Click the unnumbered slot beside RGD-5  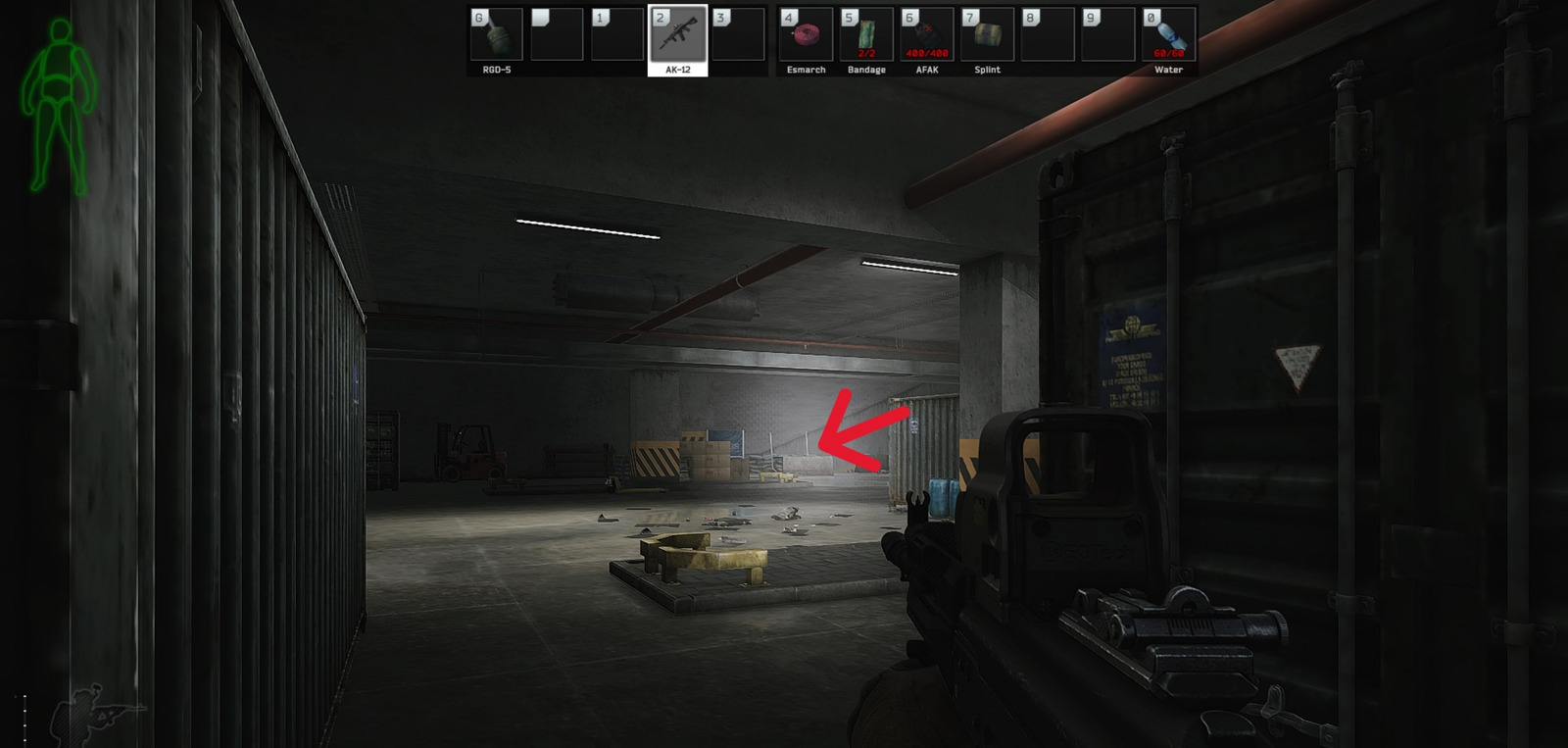coord(559,34)
